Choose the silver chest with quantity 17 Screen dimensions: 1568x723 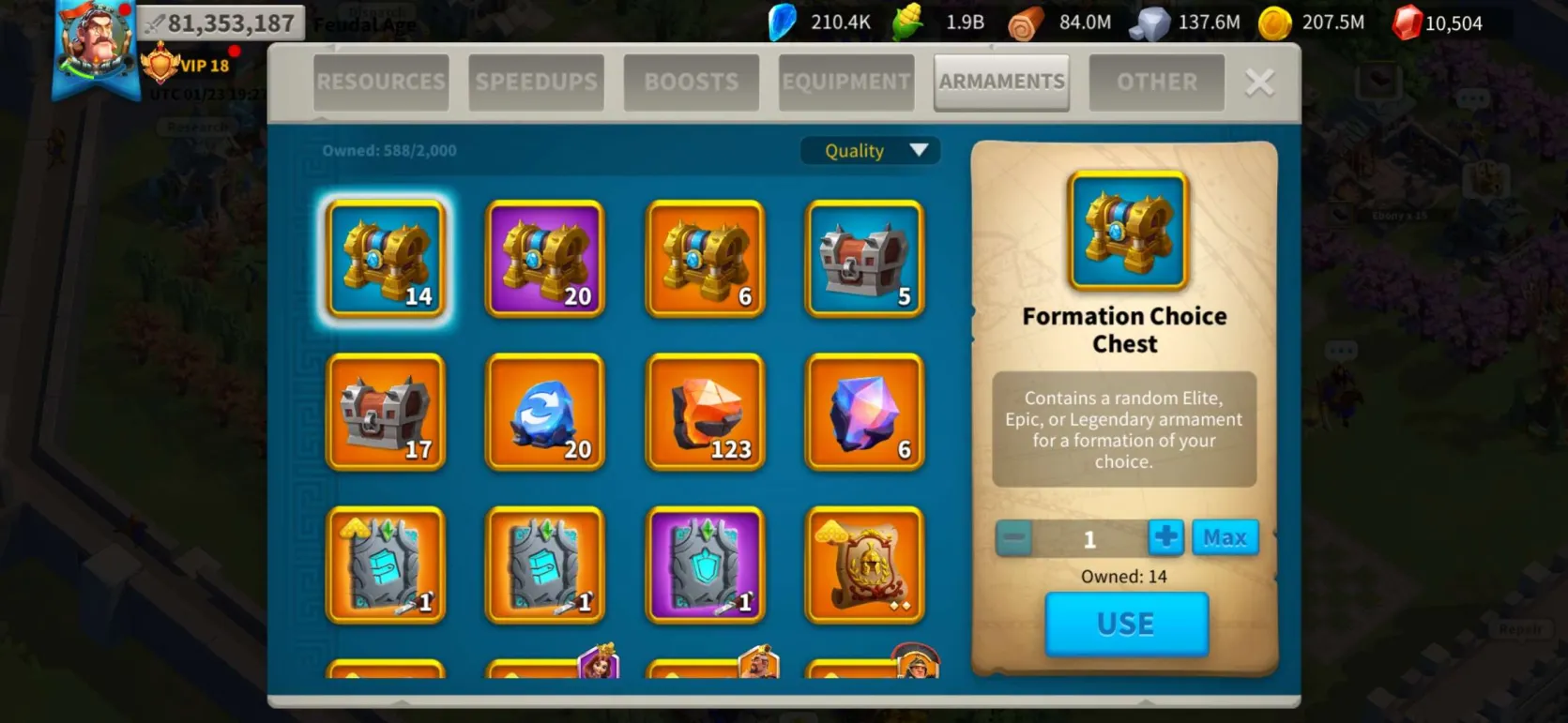point(386,413)
